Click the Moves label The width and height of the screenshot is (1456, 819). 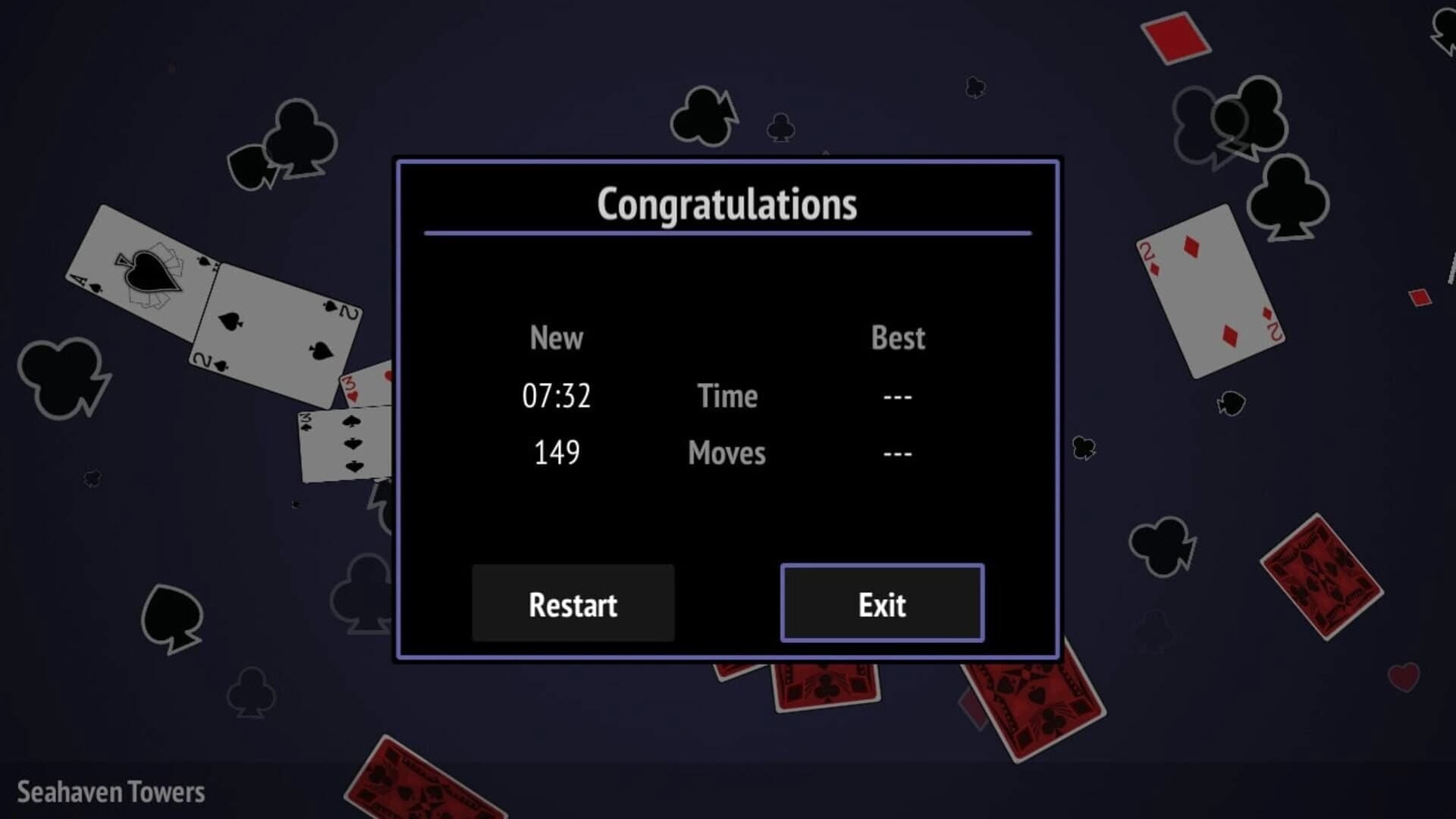726,453
